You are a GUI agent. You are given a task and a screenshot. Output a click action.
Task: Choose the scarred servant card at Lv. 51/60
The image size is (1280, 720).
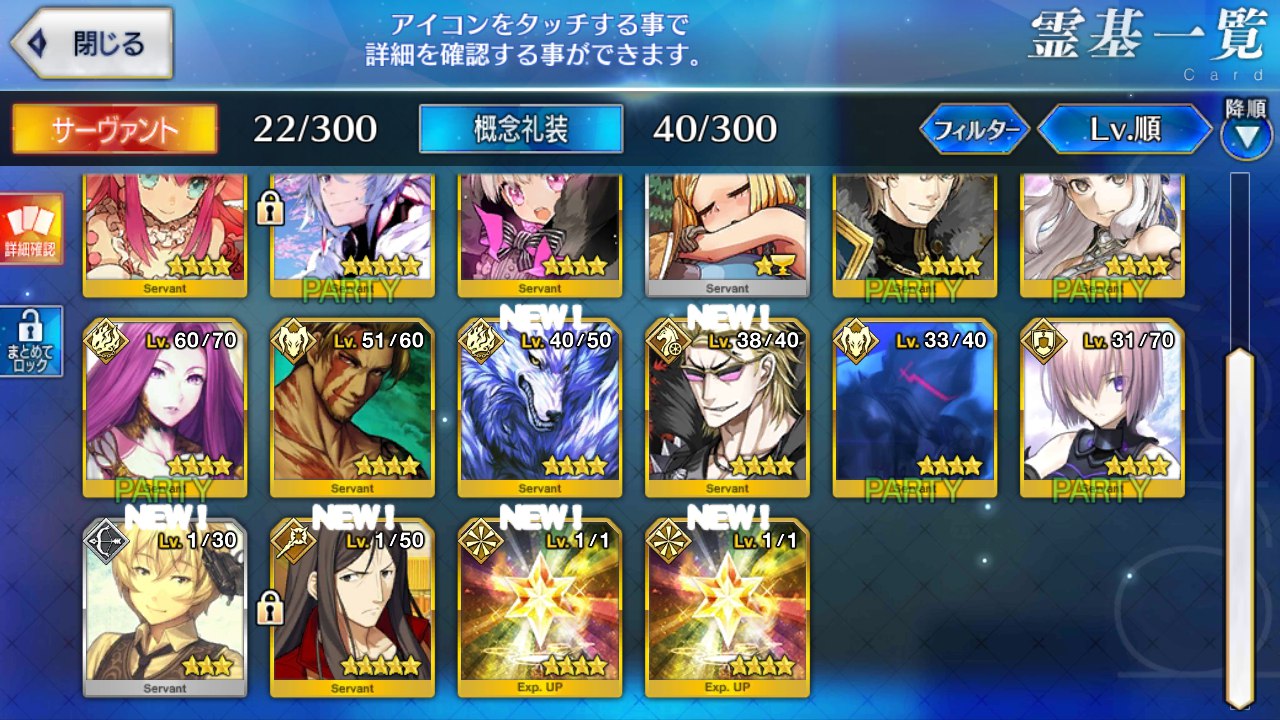tap(352, 408)
